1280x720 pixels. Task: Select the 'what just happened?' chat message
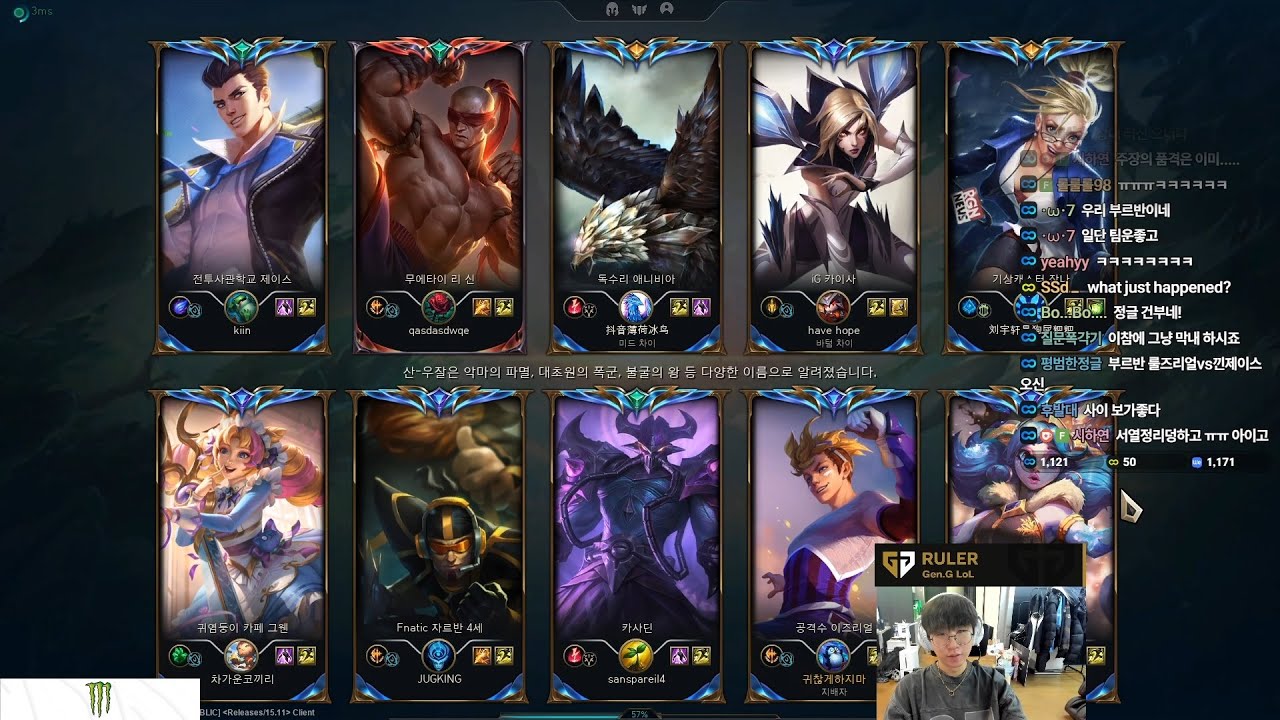pos(1158,287)
